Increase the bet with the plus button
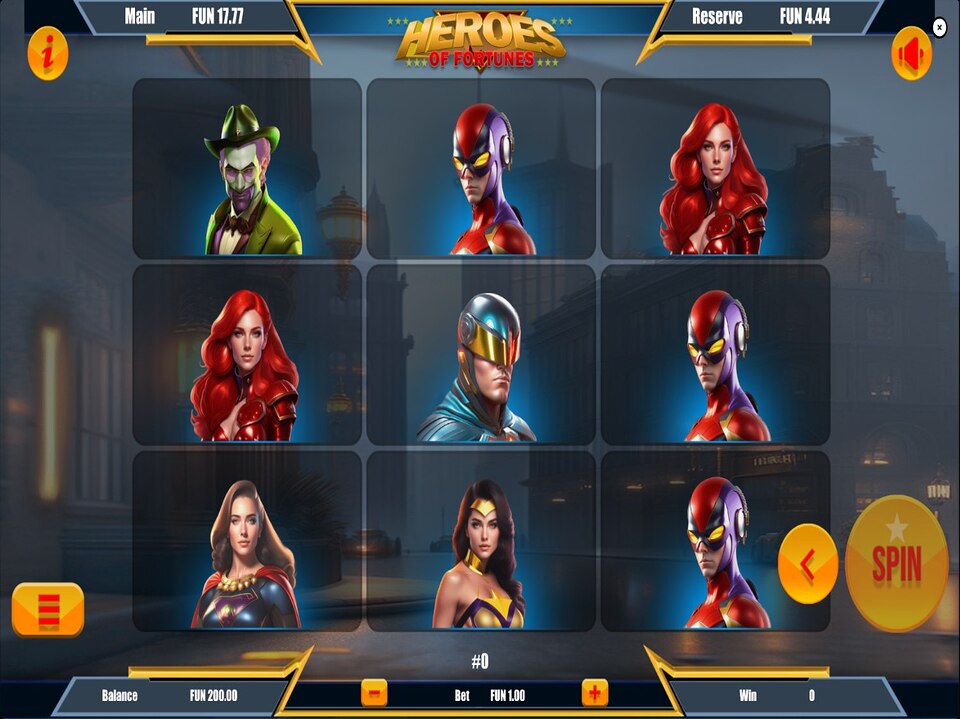Image resolution: width=960 pixels, height=719 pixels. [595, 692]
